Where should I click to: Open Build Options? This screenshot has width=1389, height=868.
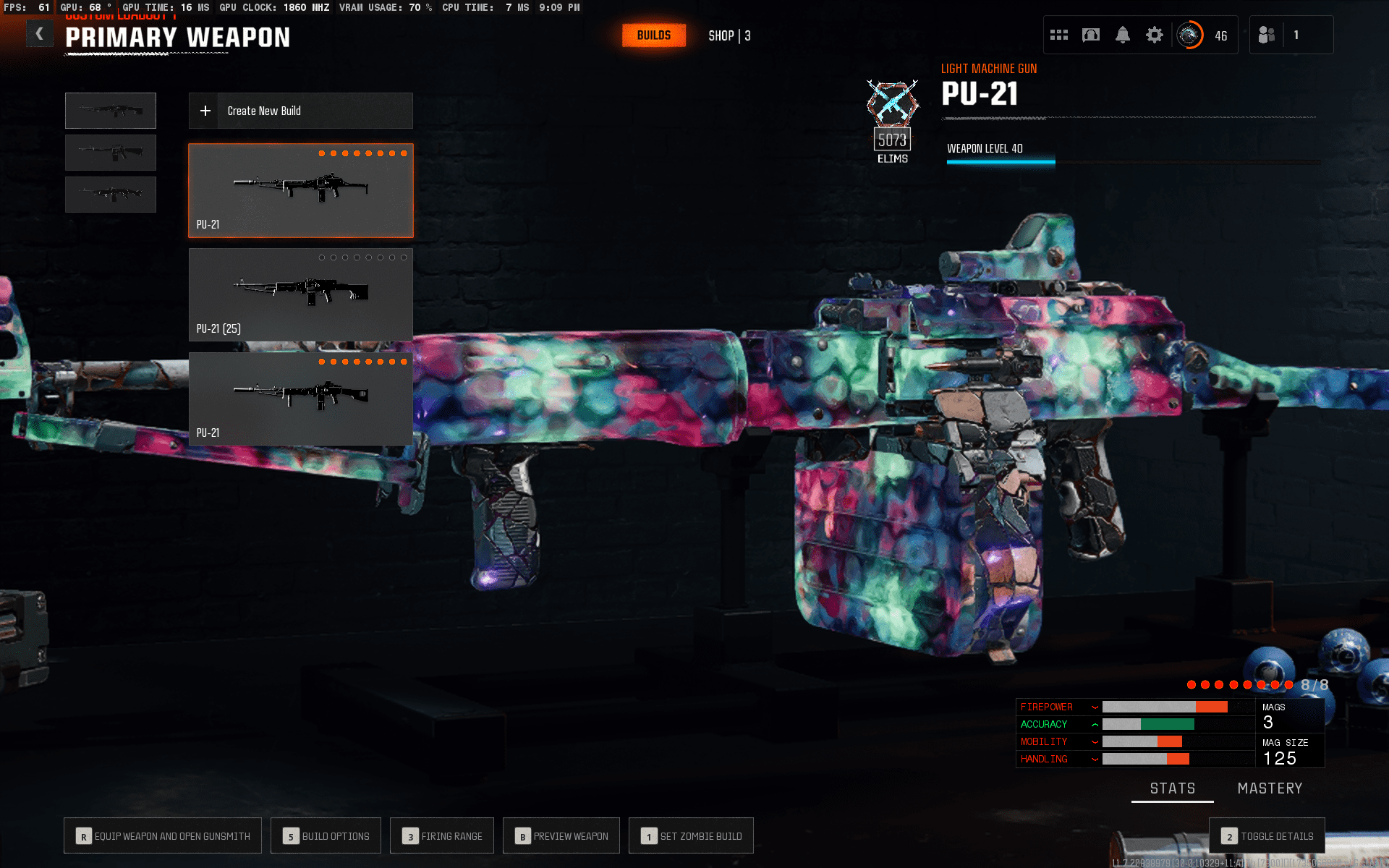click(326, 836)
